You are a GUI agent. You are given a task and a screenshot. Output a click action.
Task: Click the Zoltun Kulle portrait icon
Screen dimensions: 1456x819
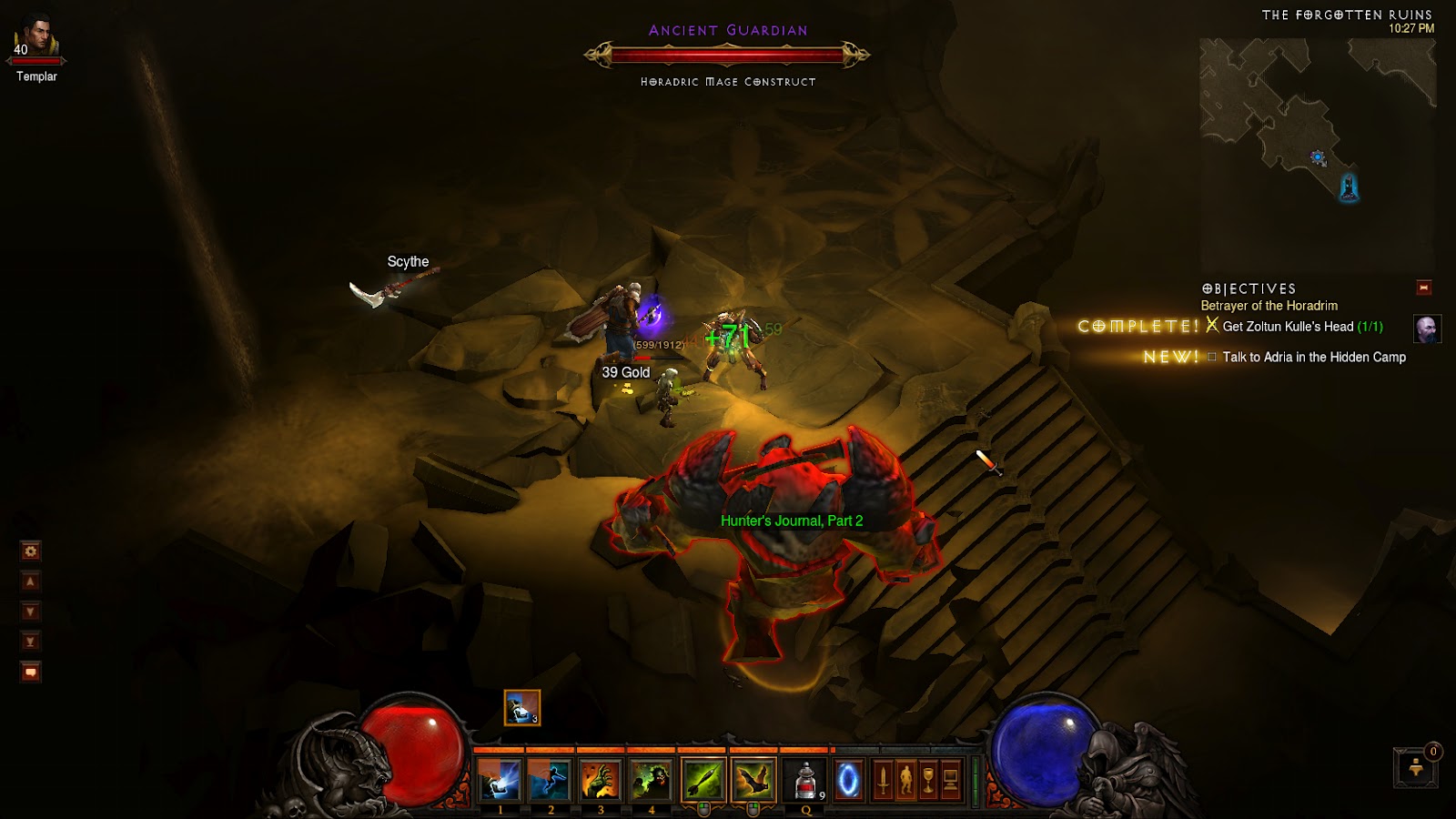[1427, 329]
